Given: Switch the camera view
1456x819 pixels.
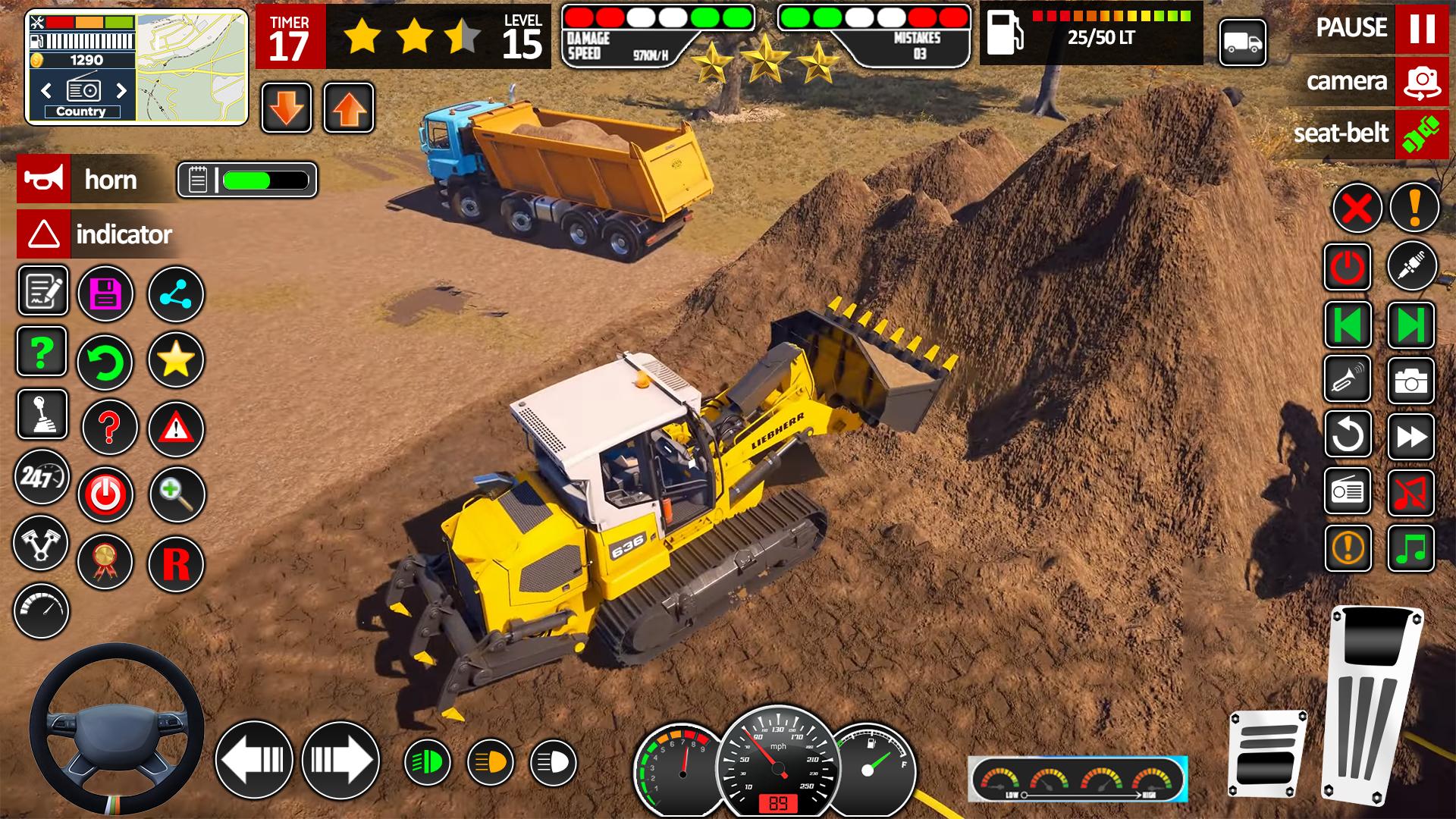Looking at the screenshot, I should (1421, 81).
